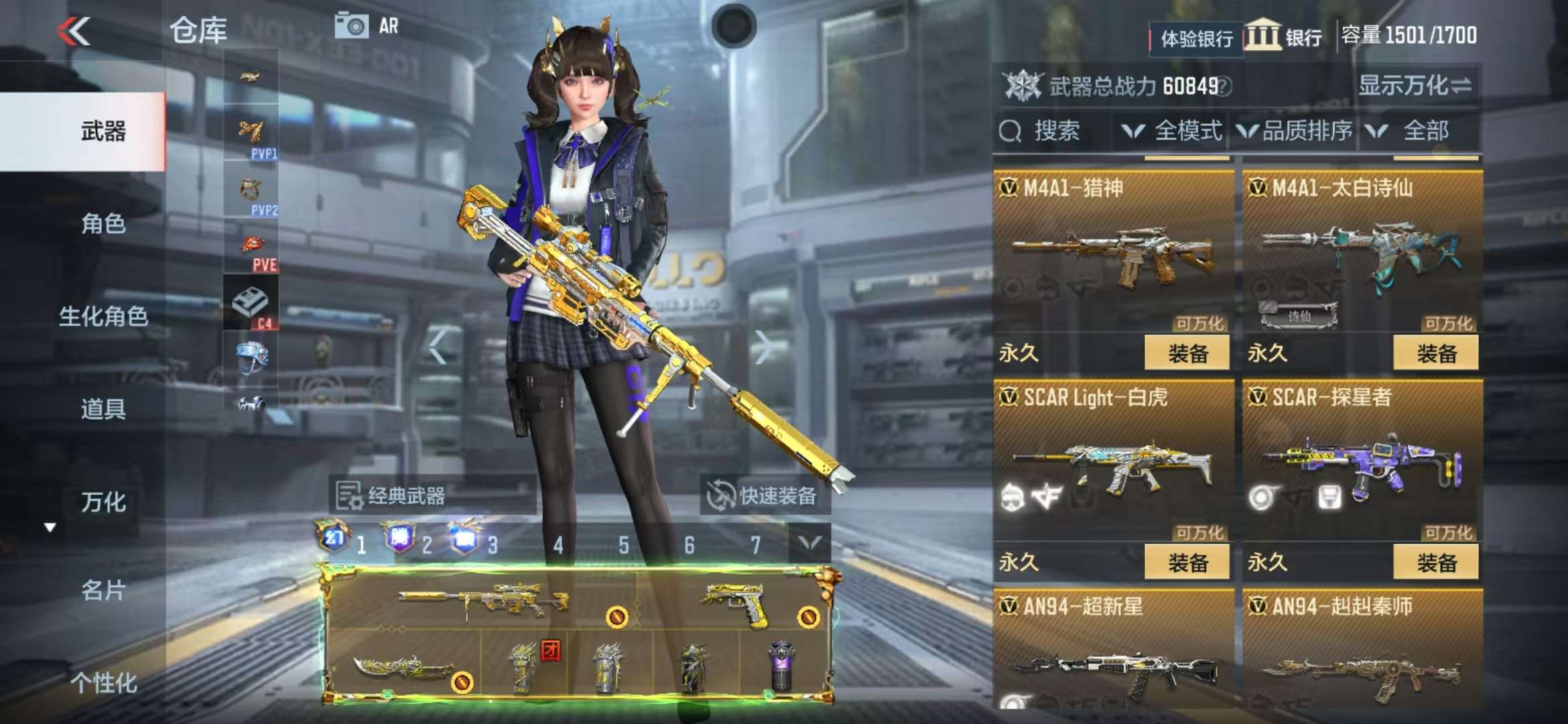Open the 体验银行 trial bank
The width and height of the screenshot is (1568, 724).
(x=1196, y=39)
